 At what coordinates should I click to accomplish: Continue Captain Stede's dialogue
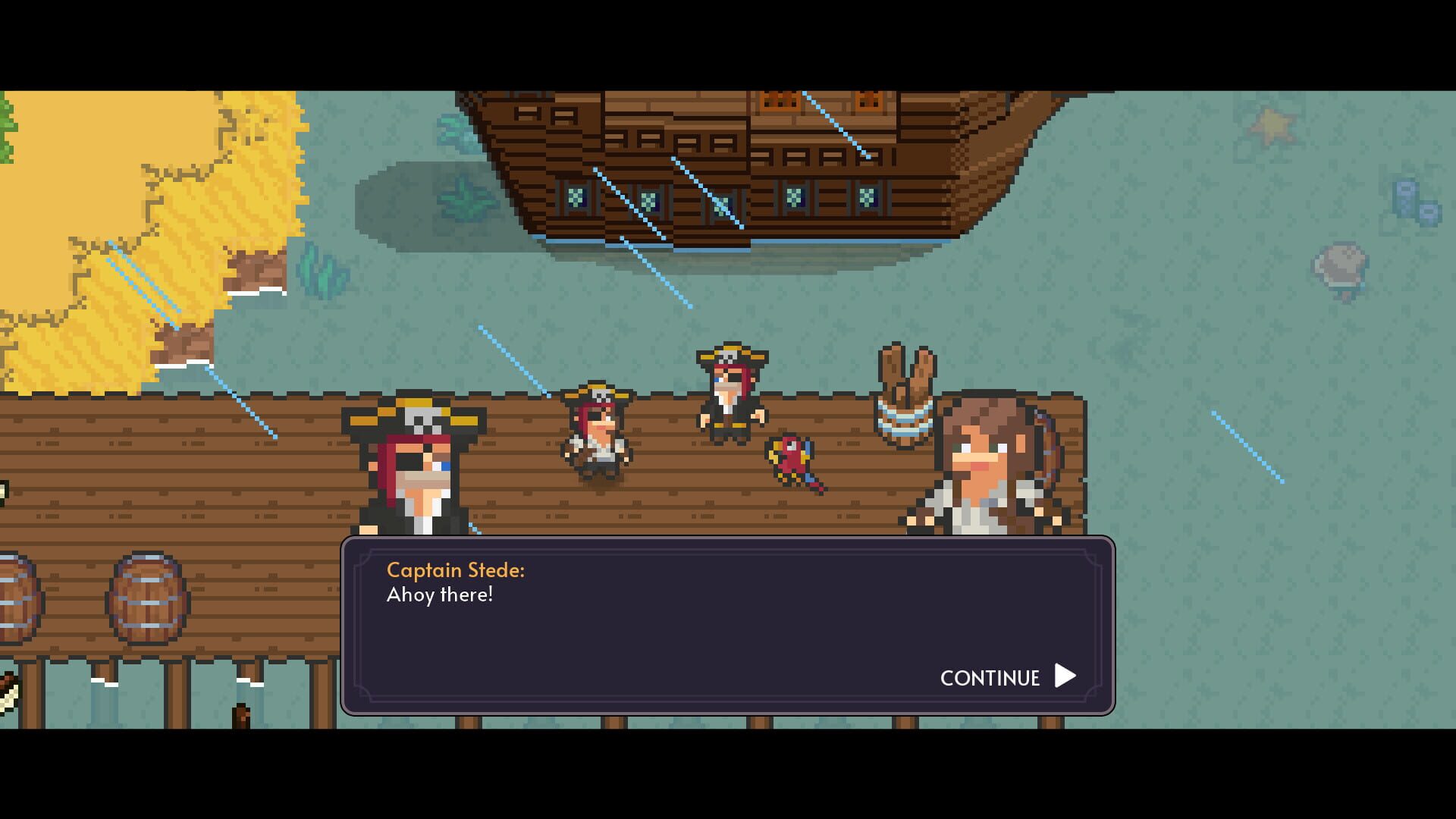point(1007,676)
